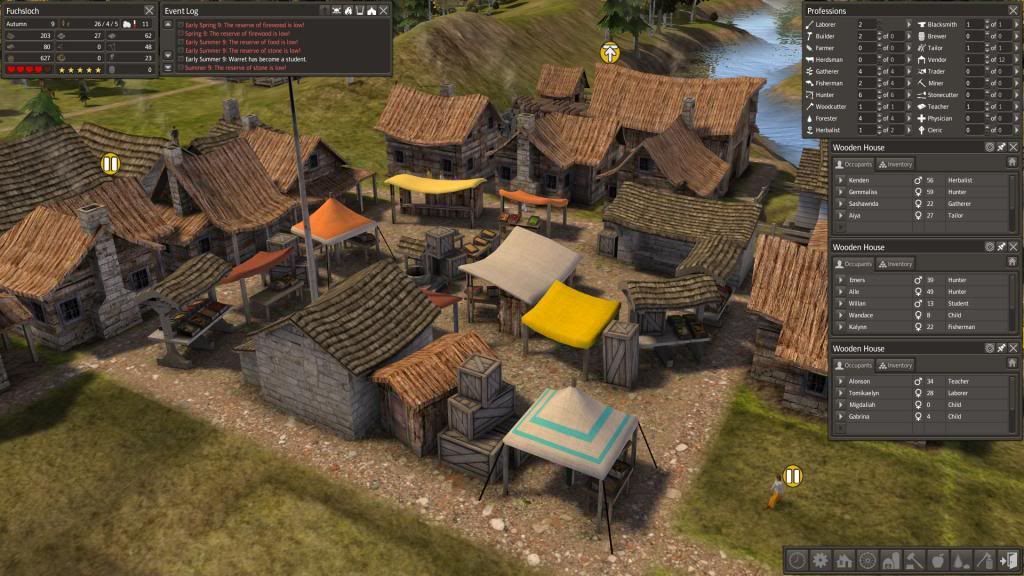This screenshot has width=1024, height=576.
Task: Close the Event Log window
Action: coord(384,10)
